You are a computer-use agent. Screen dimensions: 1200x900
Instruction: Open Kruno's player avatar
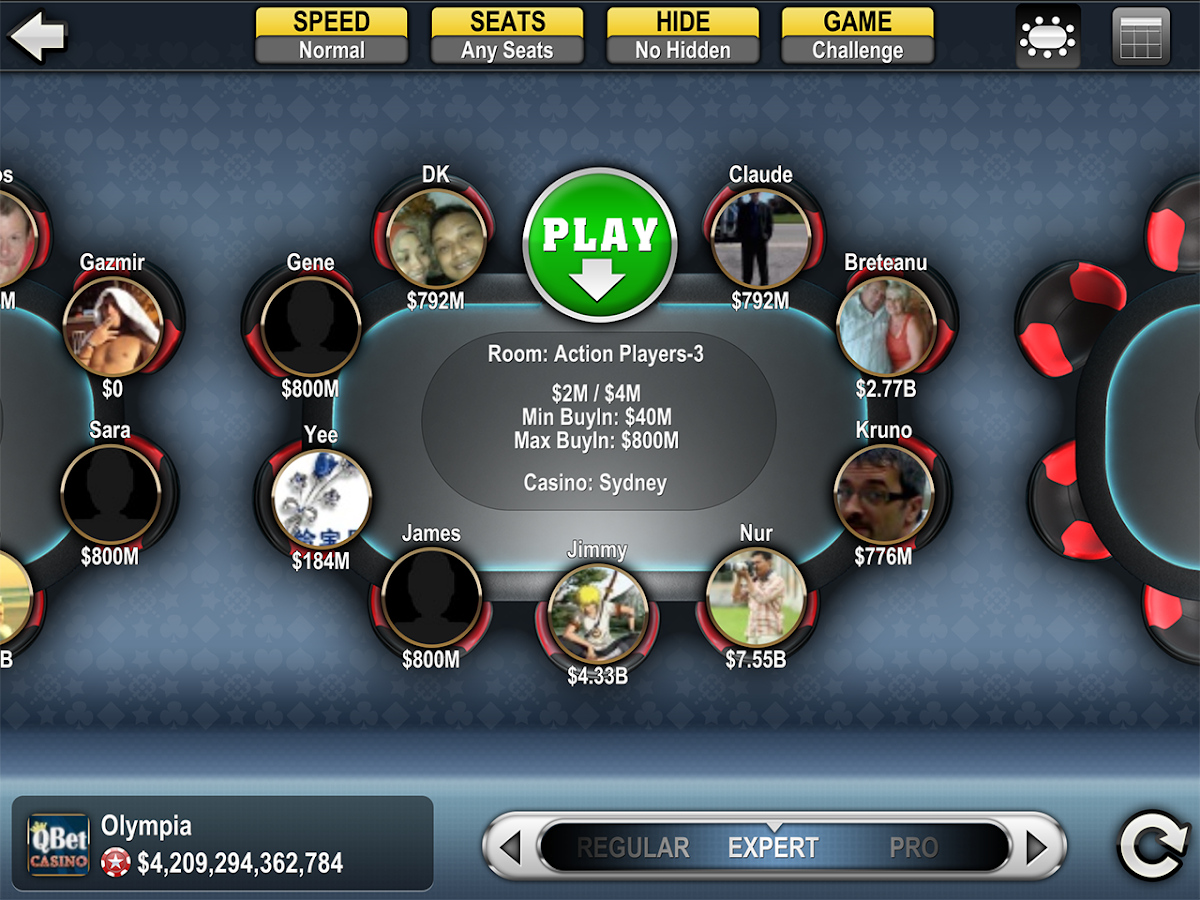[x=883, y=494]
